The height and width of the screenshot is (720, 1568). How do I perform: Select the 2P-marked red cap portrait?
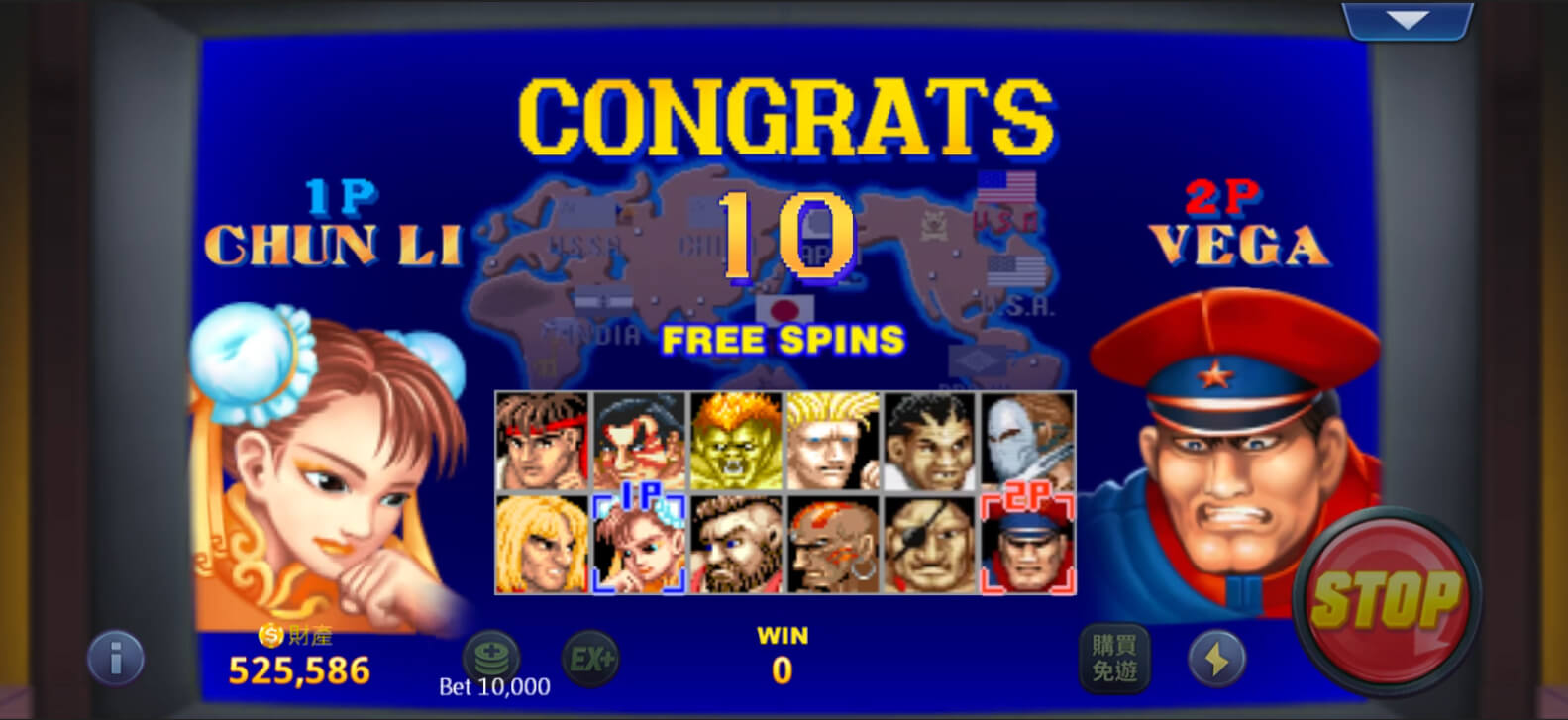pos(1027,545)
